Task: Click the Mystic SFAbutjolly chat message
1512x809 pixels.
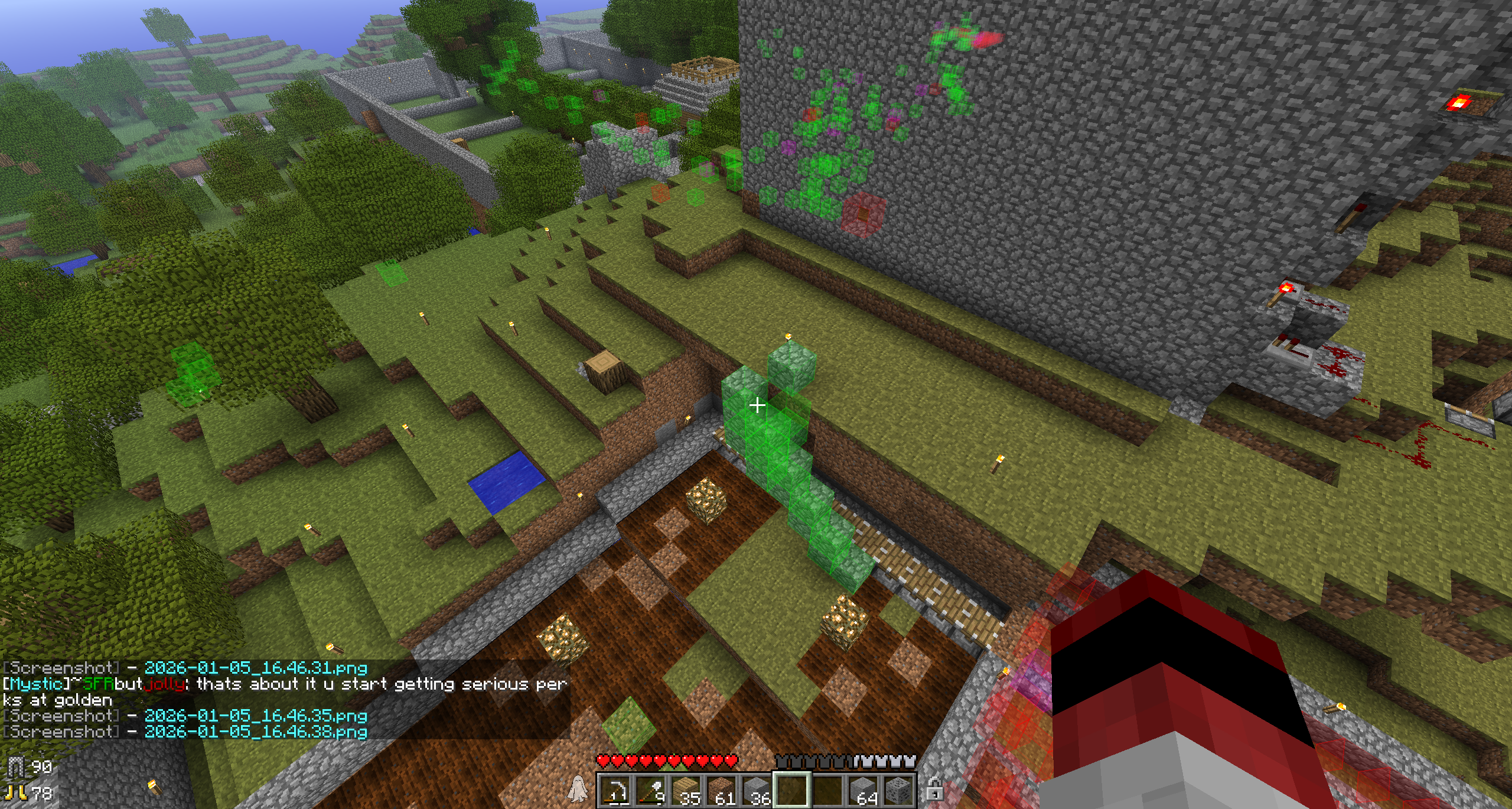Action: tap(283, 685)
